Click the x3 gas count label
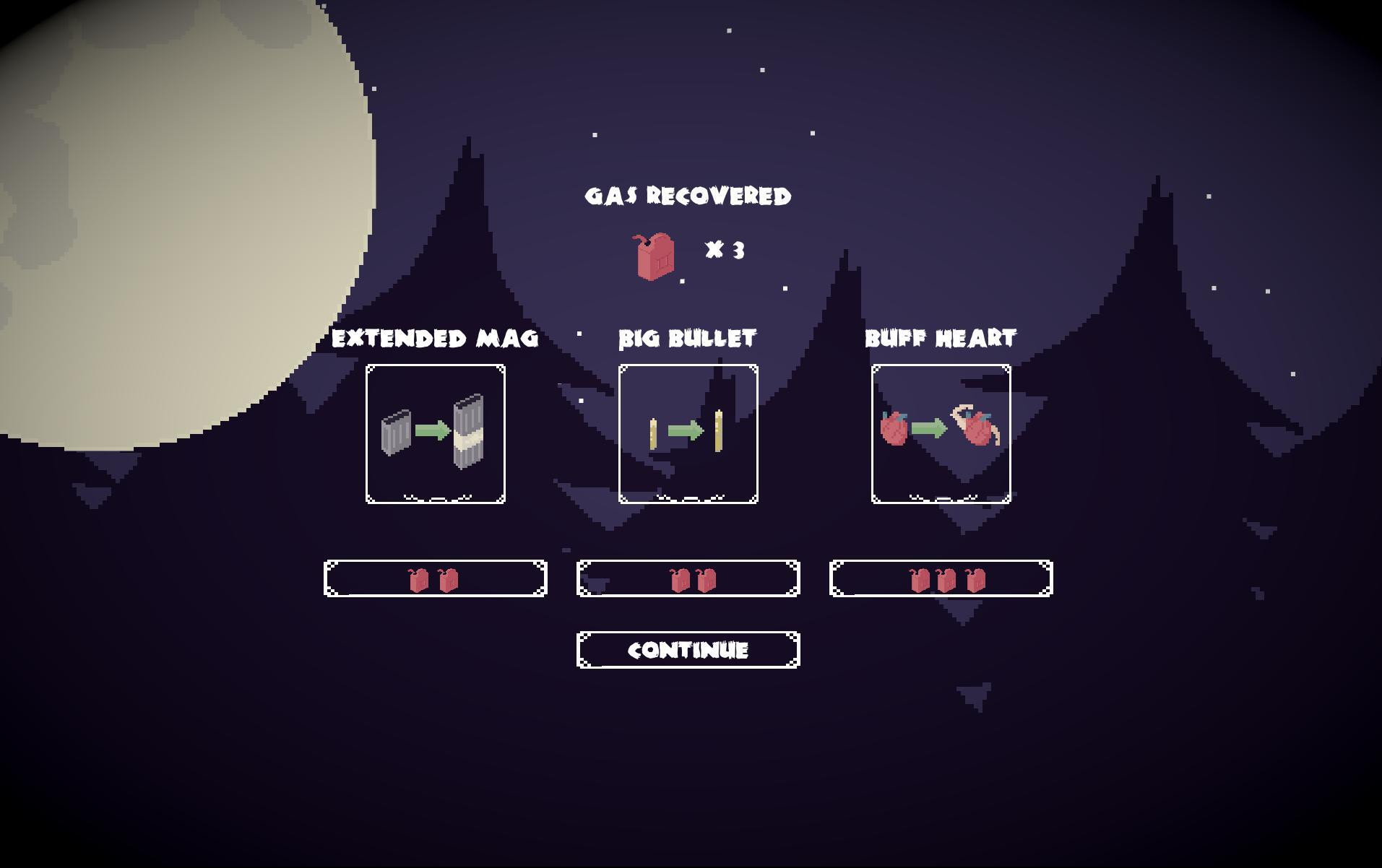 [725, 252]
